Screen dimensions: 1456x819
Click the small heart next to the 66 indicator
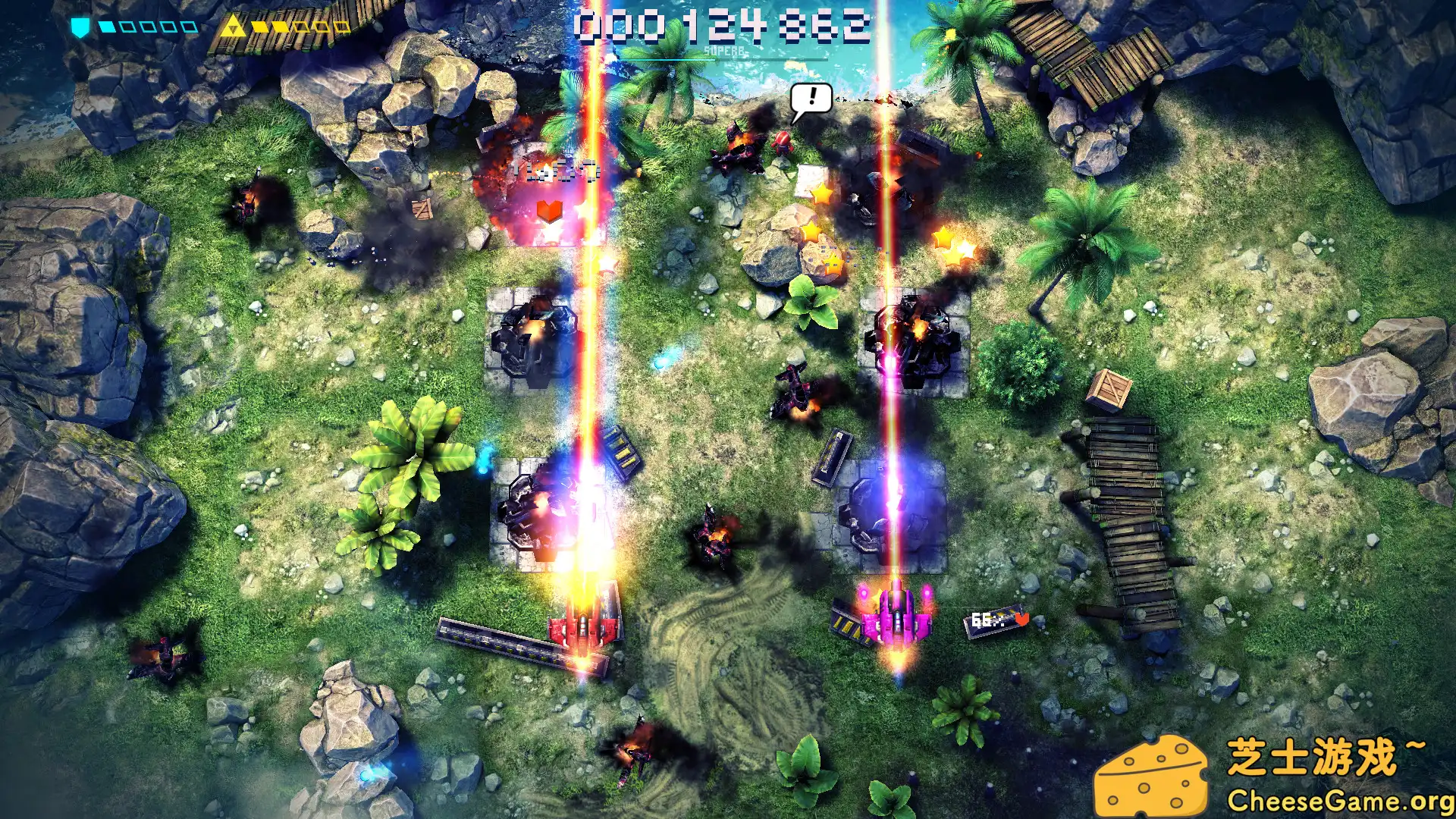point(1022,620)
